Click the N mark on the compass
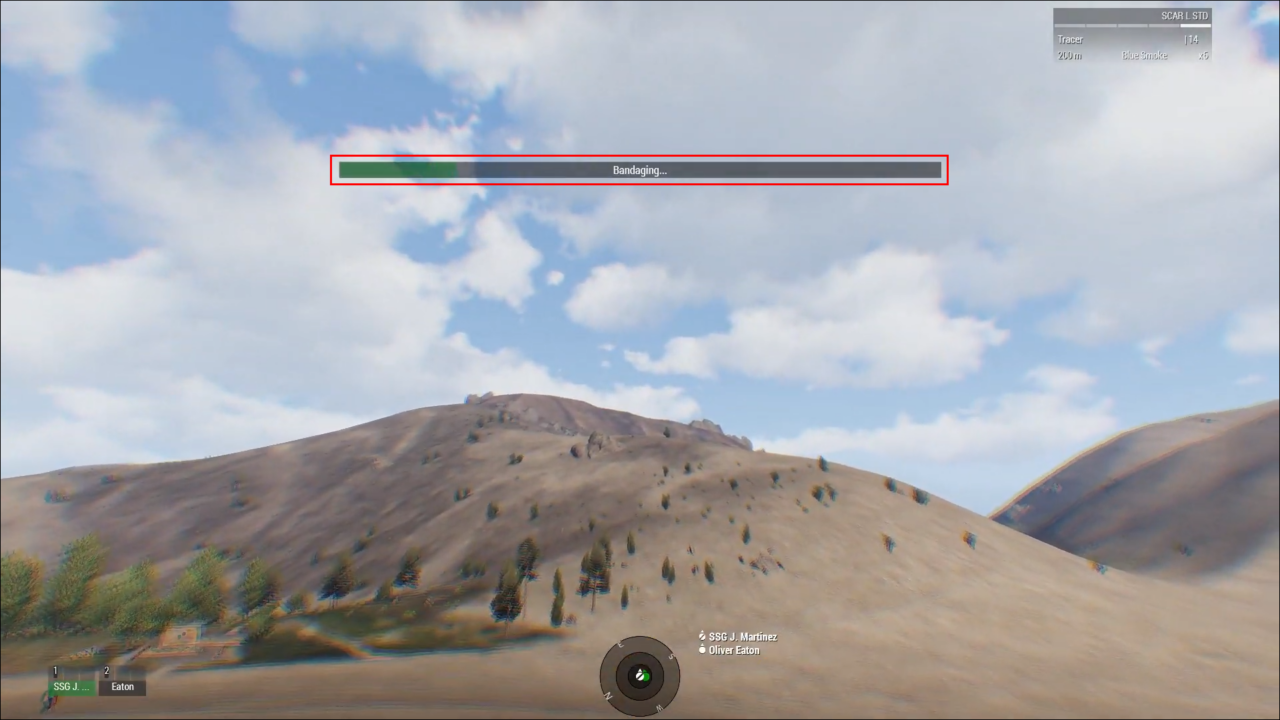The height and width of the screenshot is (720, 1280). 608,696
